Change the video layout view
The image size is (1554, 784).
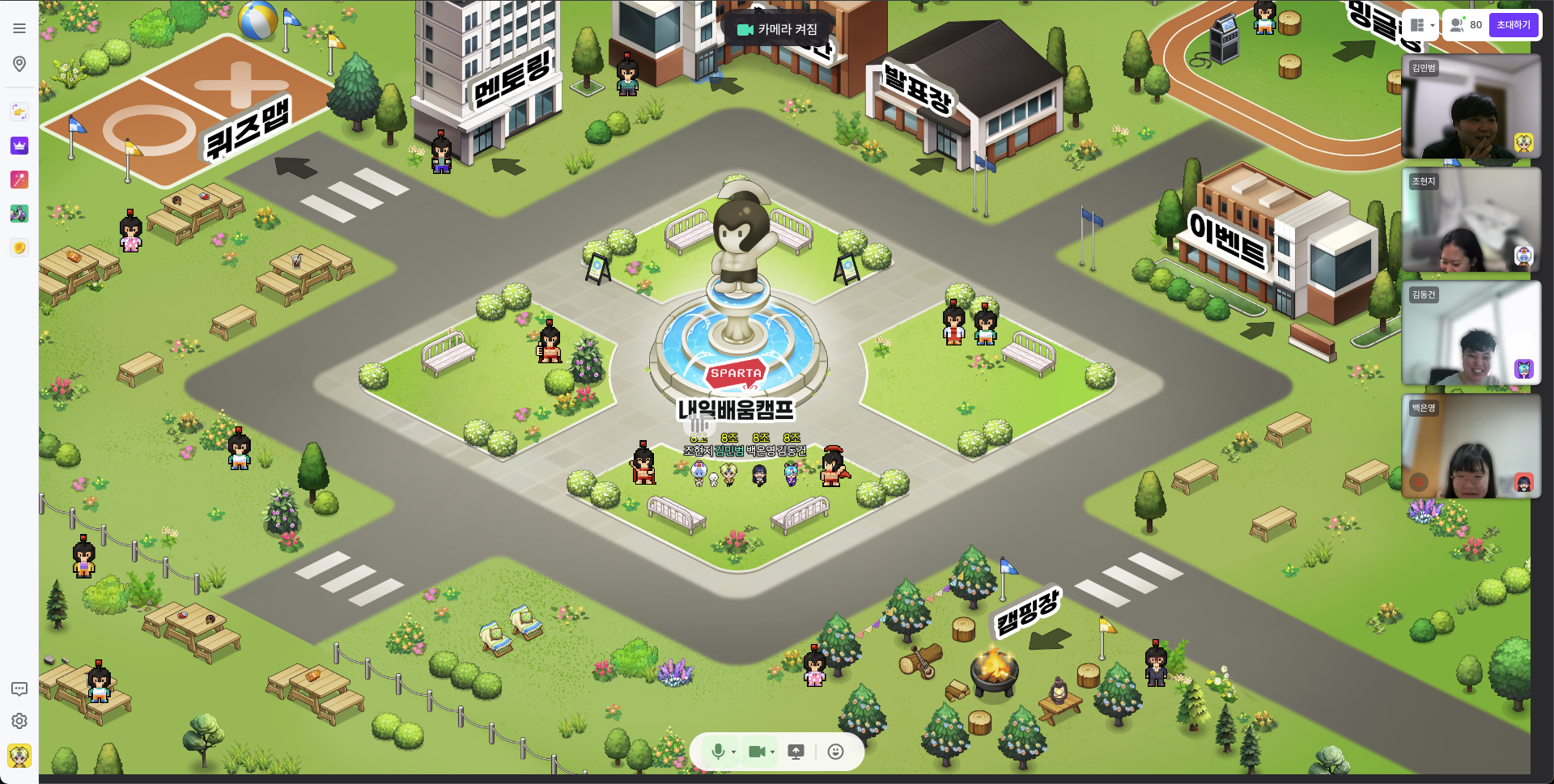1421,25
